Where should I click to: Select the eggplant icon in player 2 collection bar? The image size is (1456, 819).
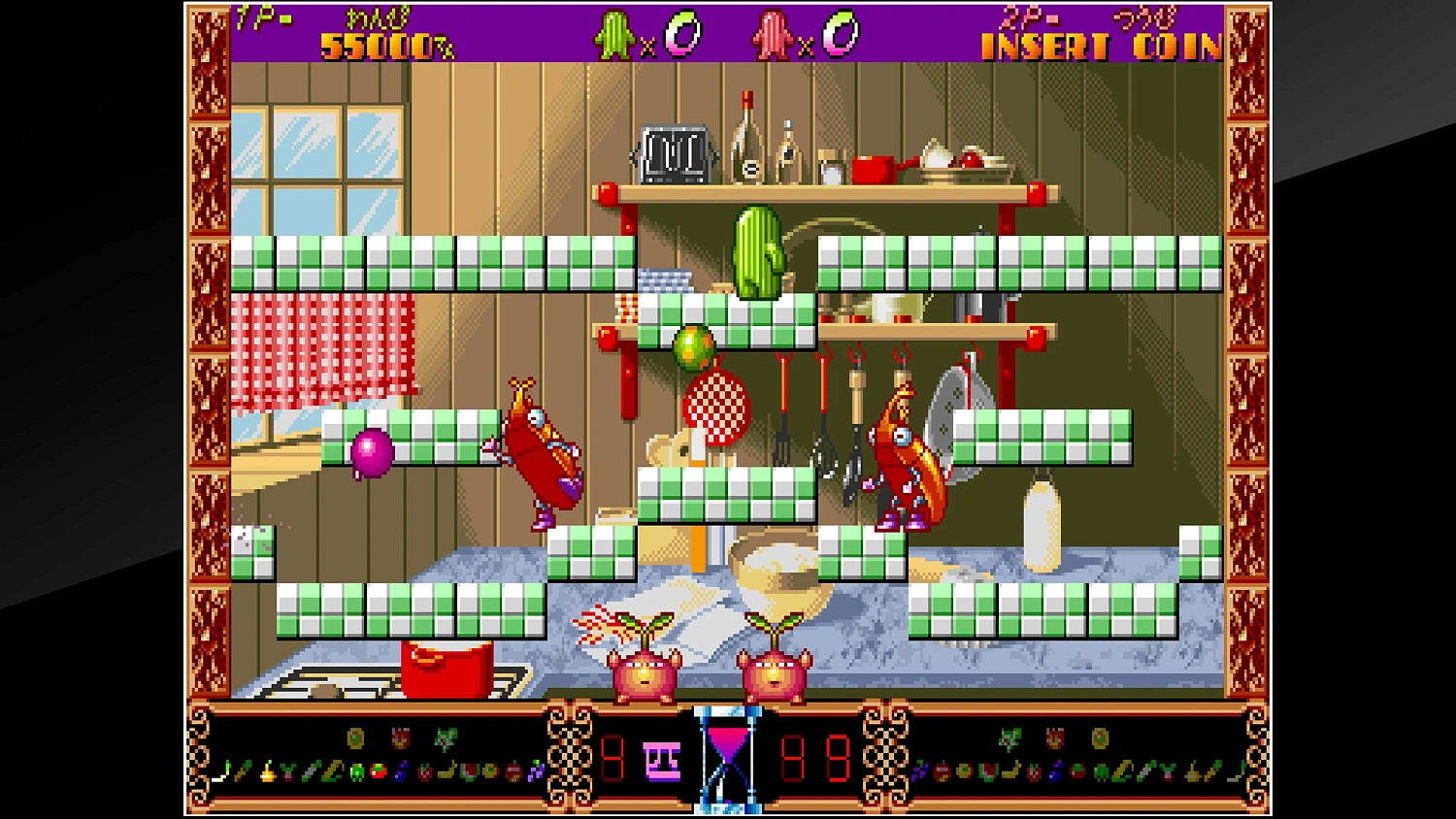tap(1055, 772)
